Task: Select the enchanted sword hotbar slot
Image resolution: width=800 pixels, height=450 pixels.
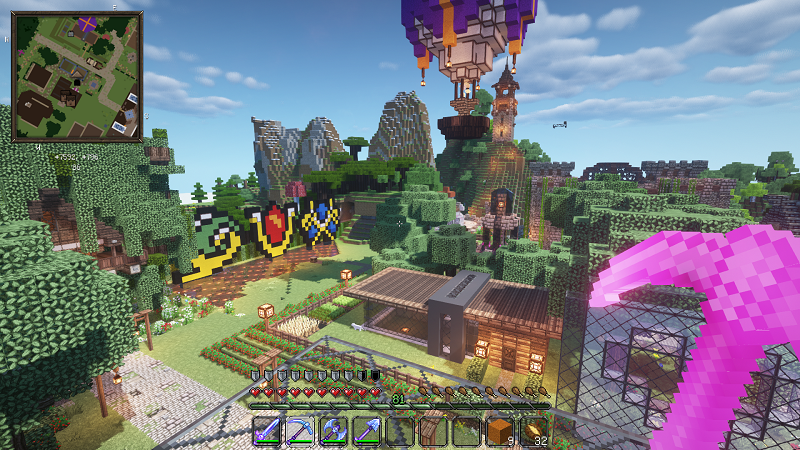Action: (268, 431)
